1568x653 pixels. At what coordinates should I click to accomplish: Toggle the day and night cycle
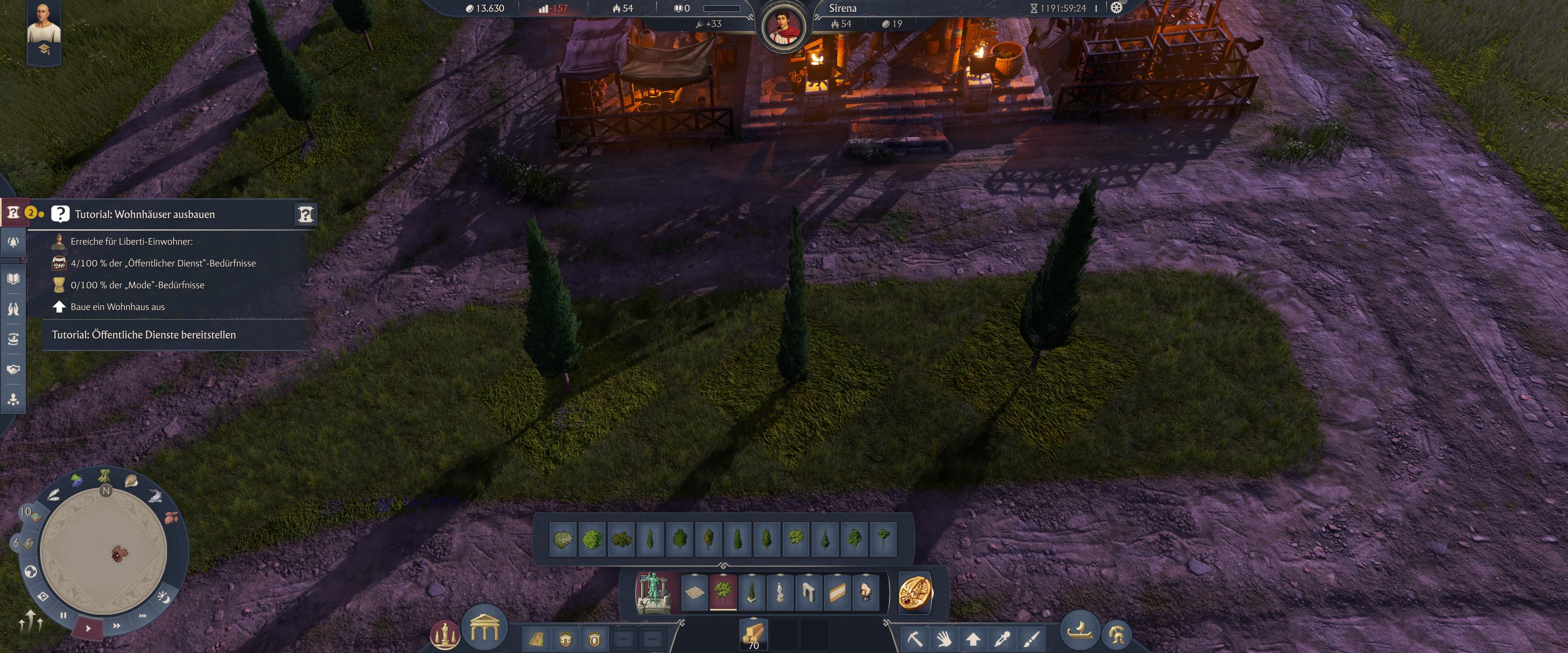tap(164, 597)
